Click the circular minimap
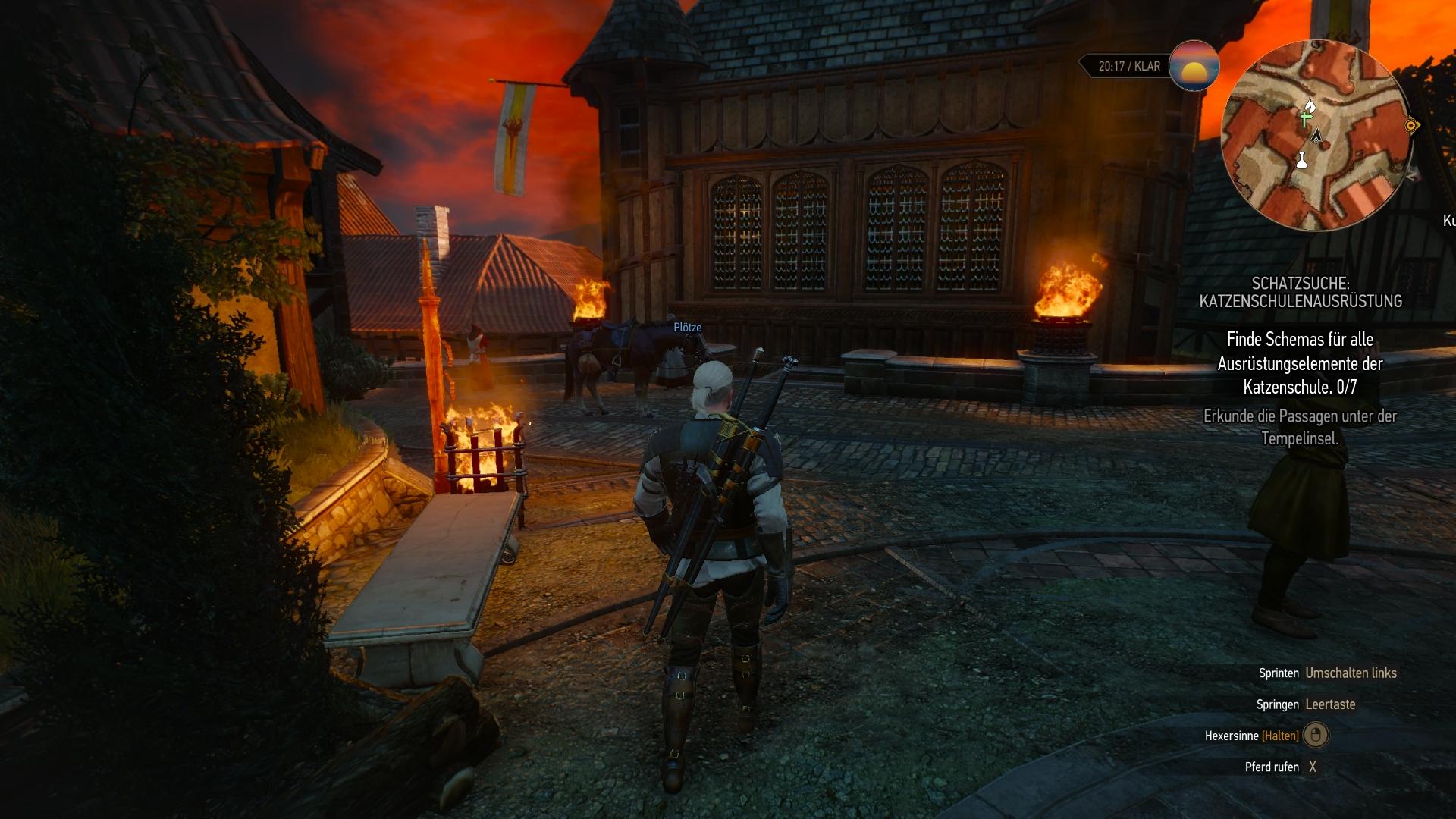The height and width of the screenshot is (819, 1456). [1318, 136]
